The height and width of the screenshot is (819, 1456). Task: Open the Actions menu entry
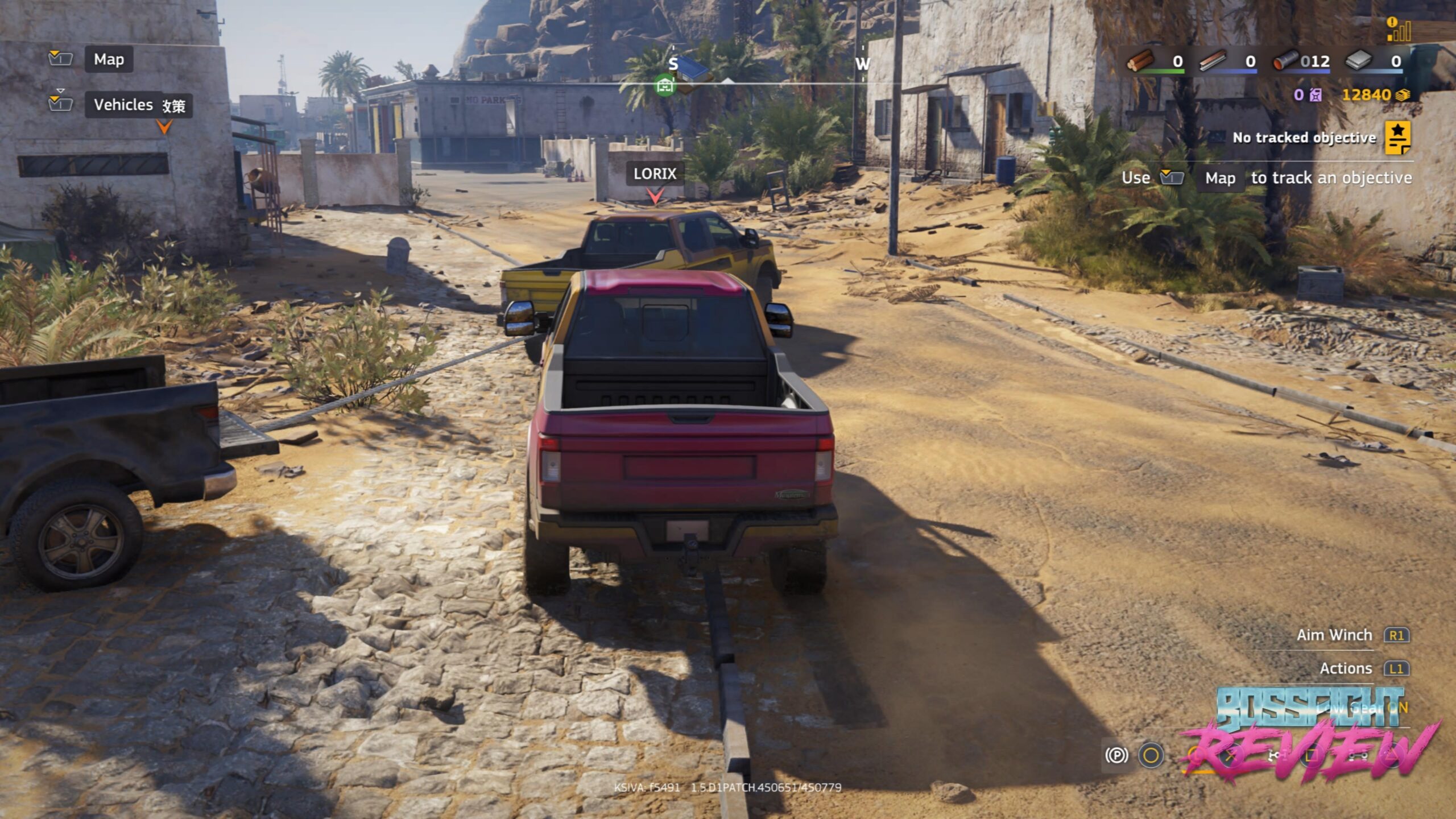1346,668
